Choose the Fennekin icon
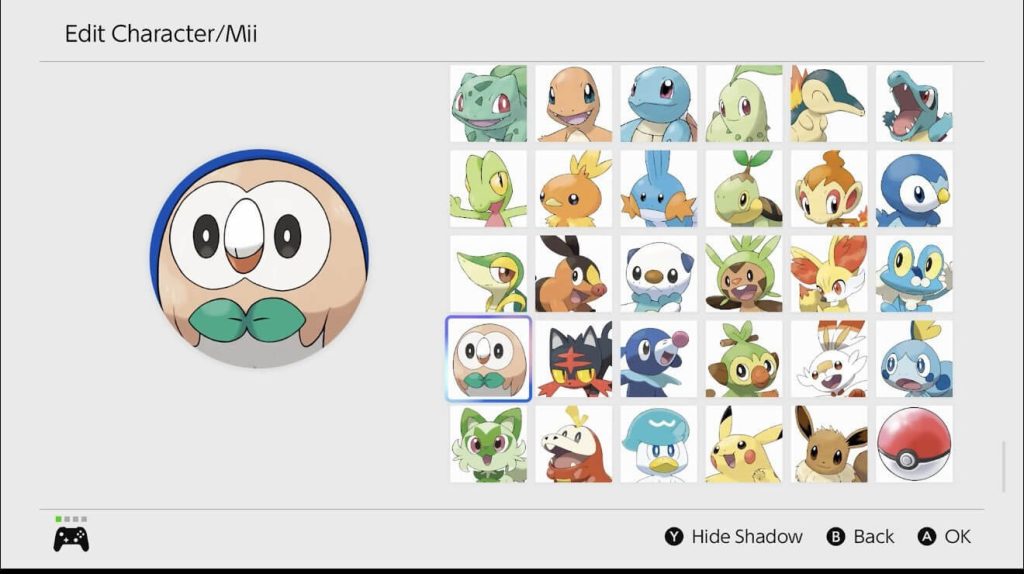The width and height of the screenshot is (1024, 574). [x=829, y=274]
